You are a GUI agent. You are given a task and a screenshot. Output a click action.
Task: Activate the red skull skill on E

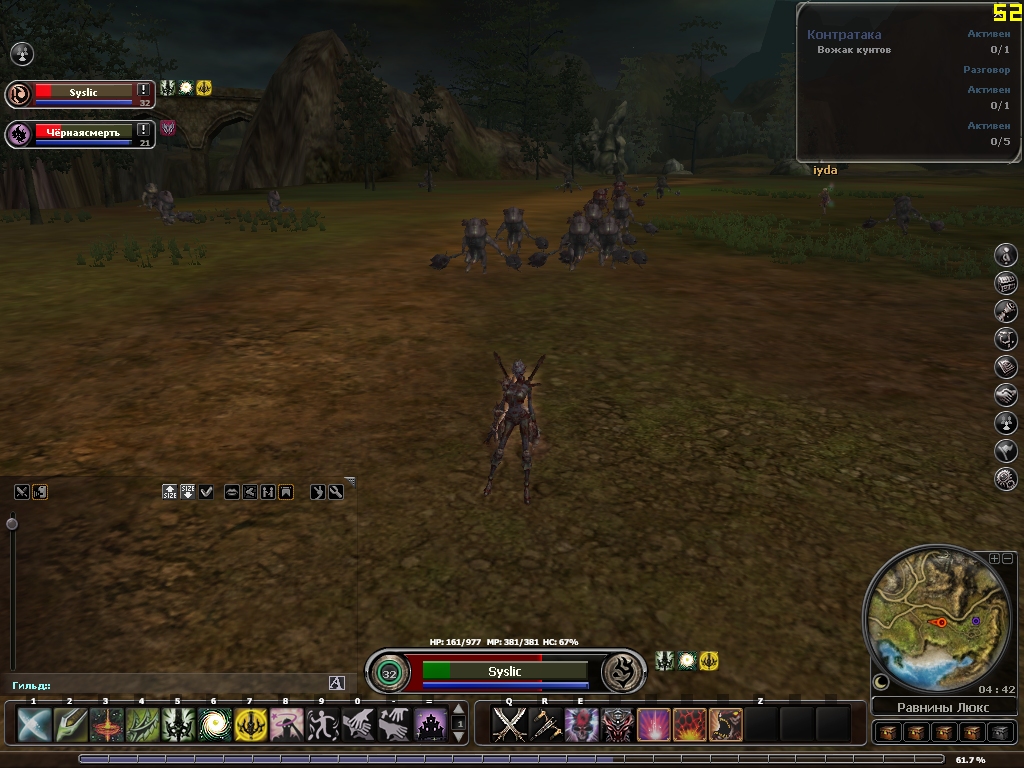581,724
